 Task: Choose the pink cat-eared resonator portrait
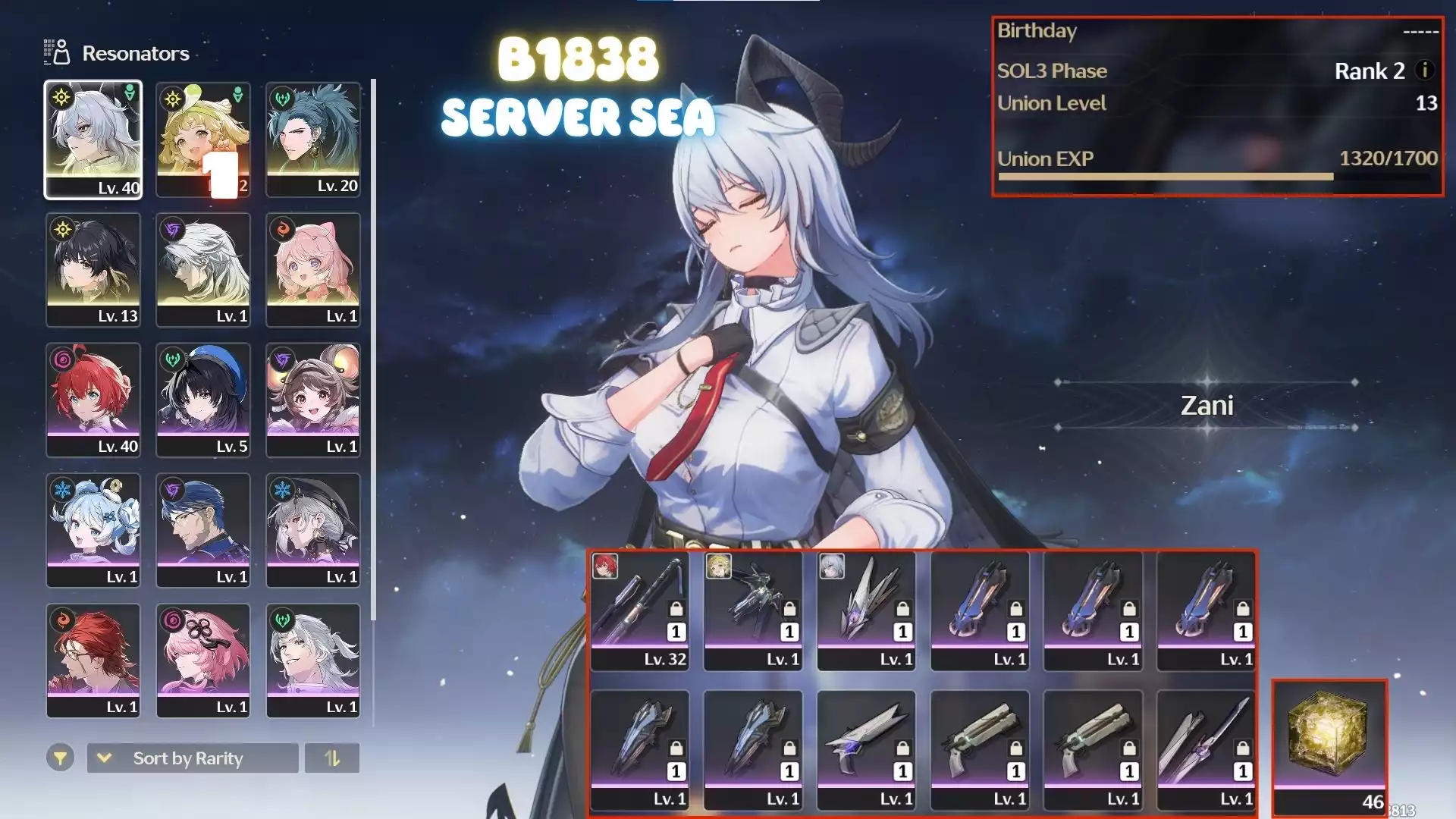point(313,270)
